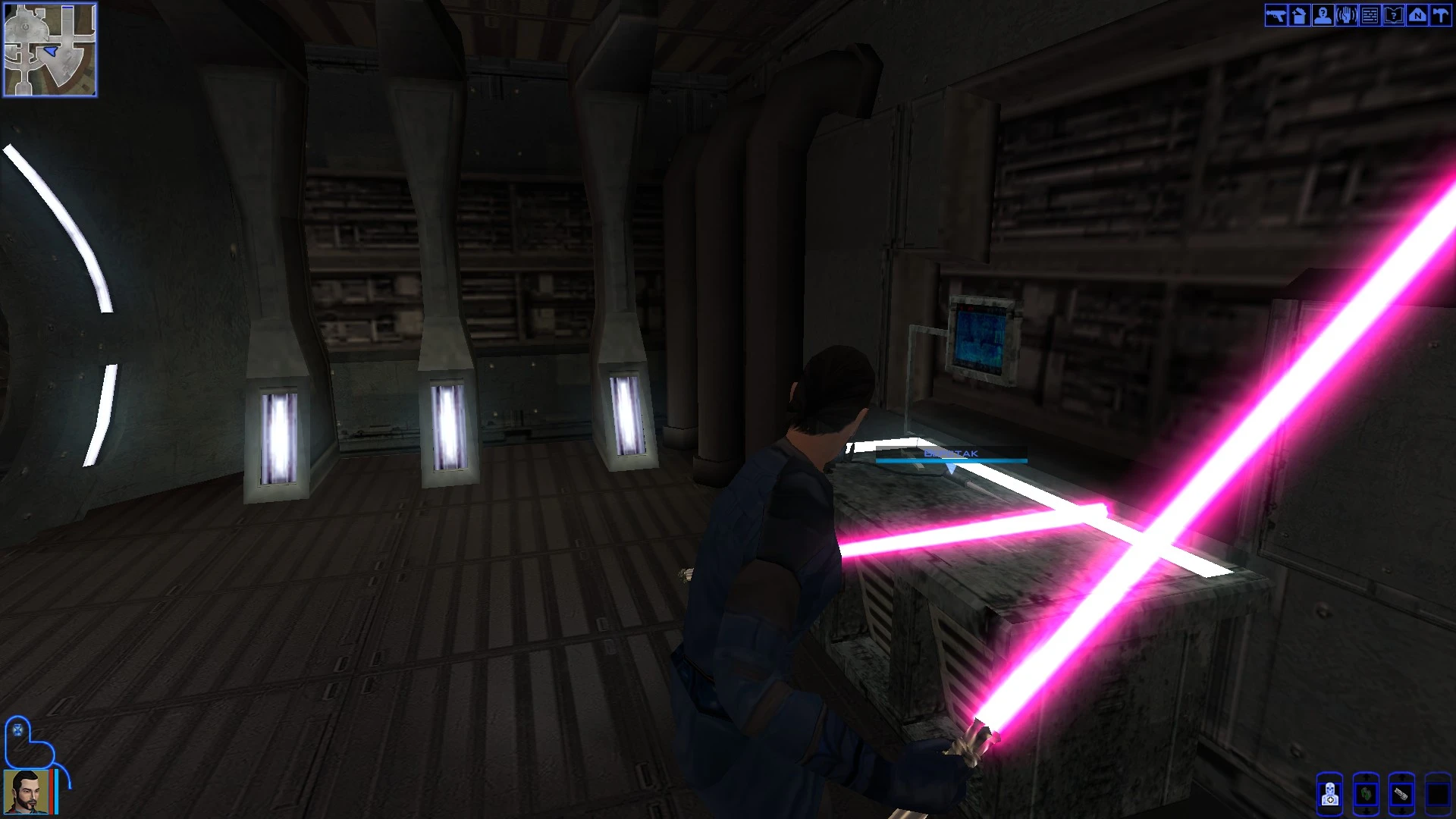Click the minimap in the top-left corner
The image size is (1456, 819).
coord(50,49)
